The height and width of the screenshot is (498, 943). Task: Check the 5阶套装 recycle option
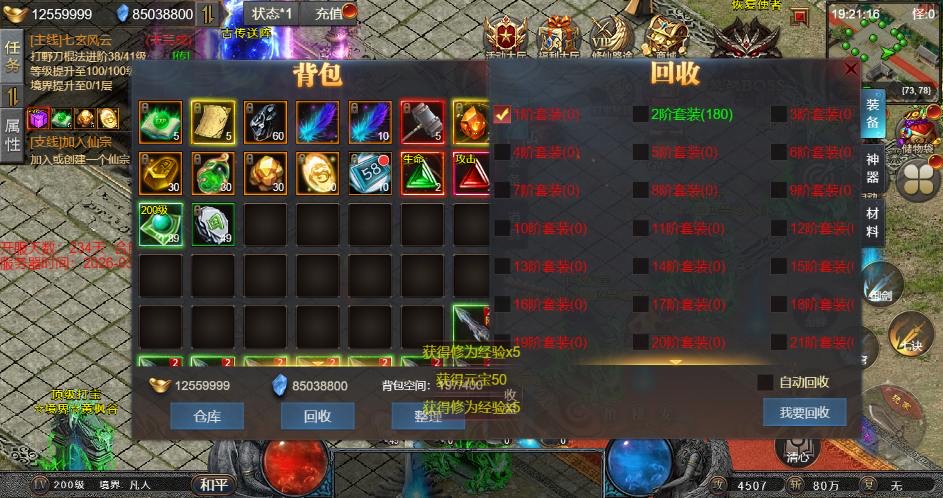click(640, 153)
